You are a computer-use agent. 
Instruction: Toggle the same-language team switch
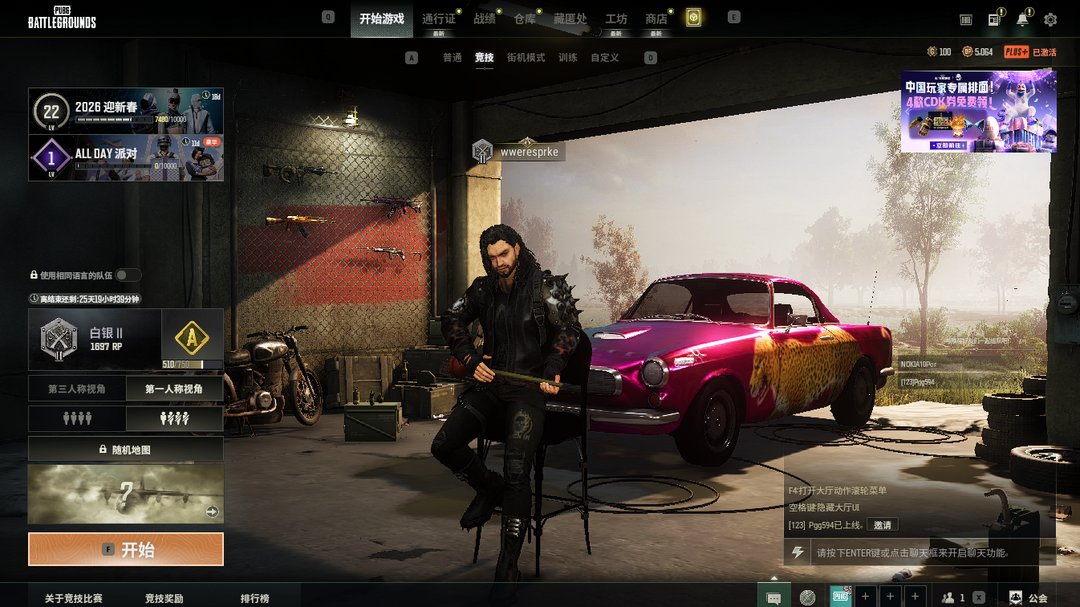128,275
